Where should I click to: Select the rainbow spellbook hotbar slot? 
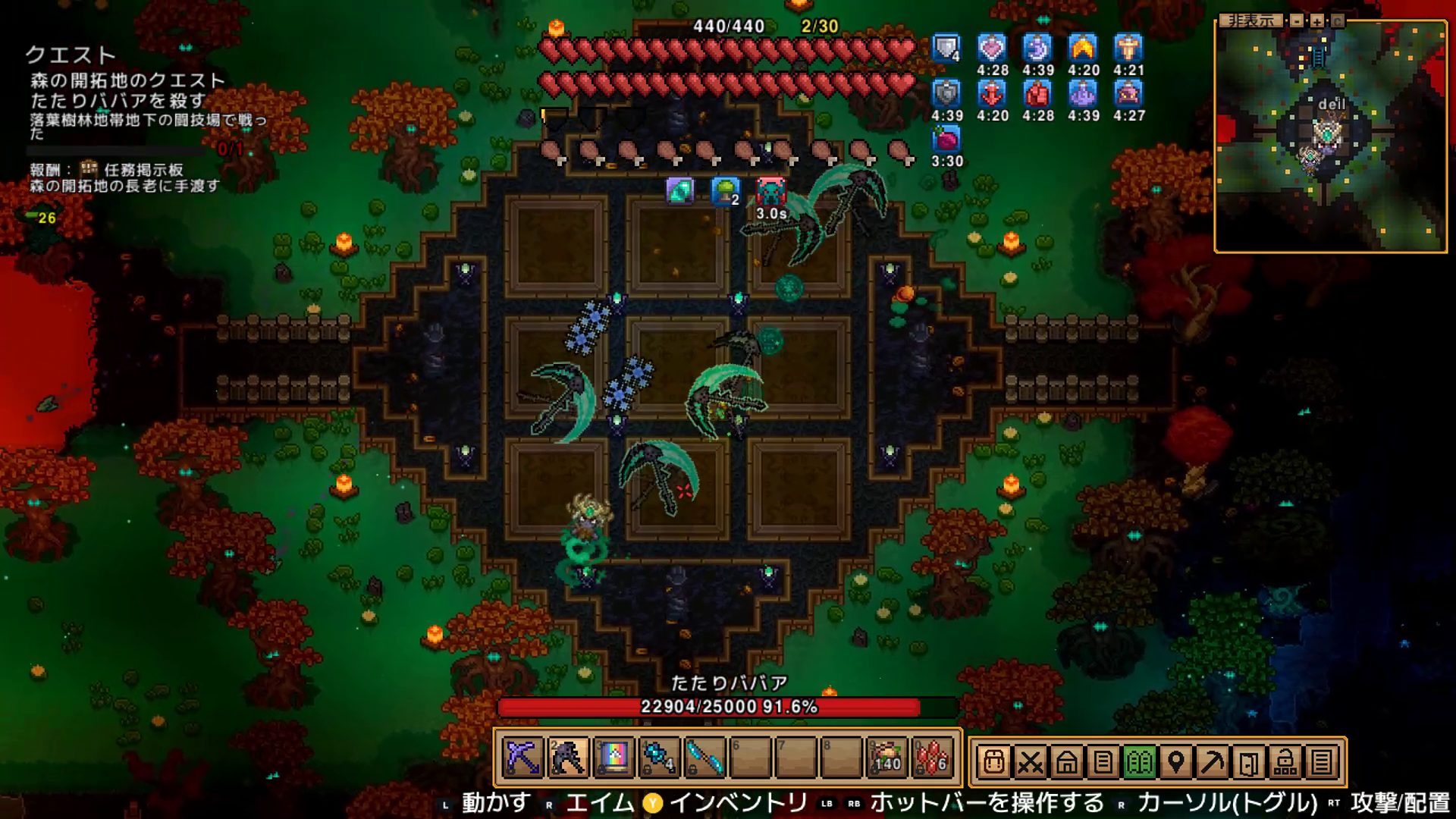[x=614, y=758]
